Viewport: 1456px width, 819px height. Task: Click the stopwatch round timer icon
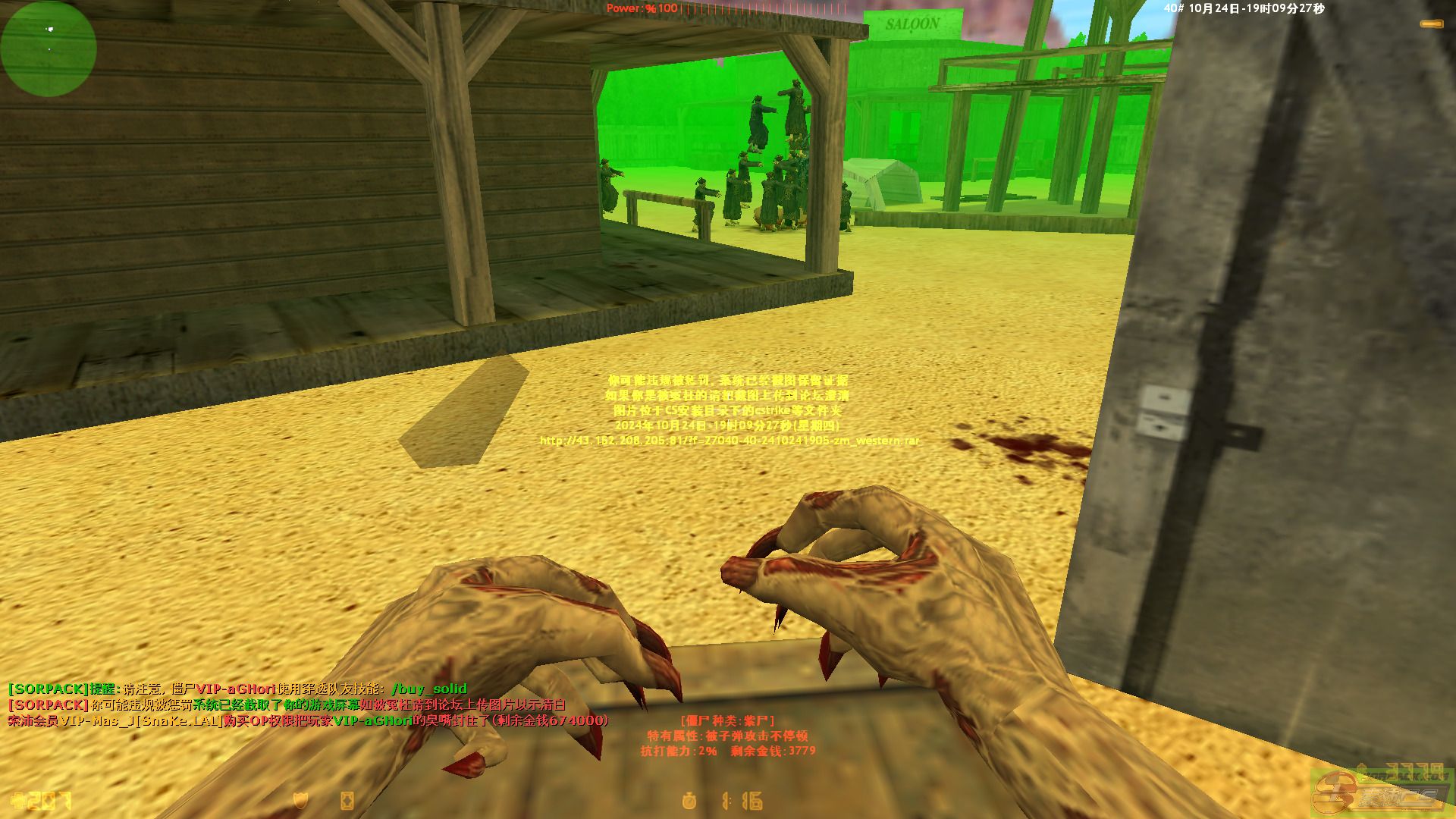click(x=689, y=801)
